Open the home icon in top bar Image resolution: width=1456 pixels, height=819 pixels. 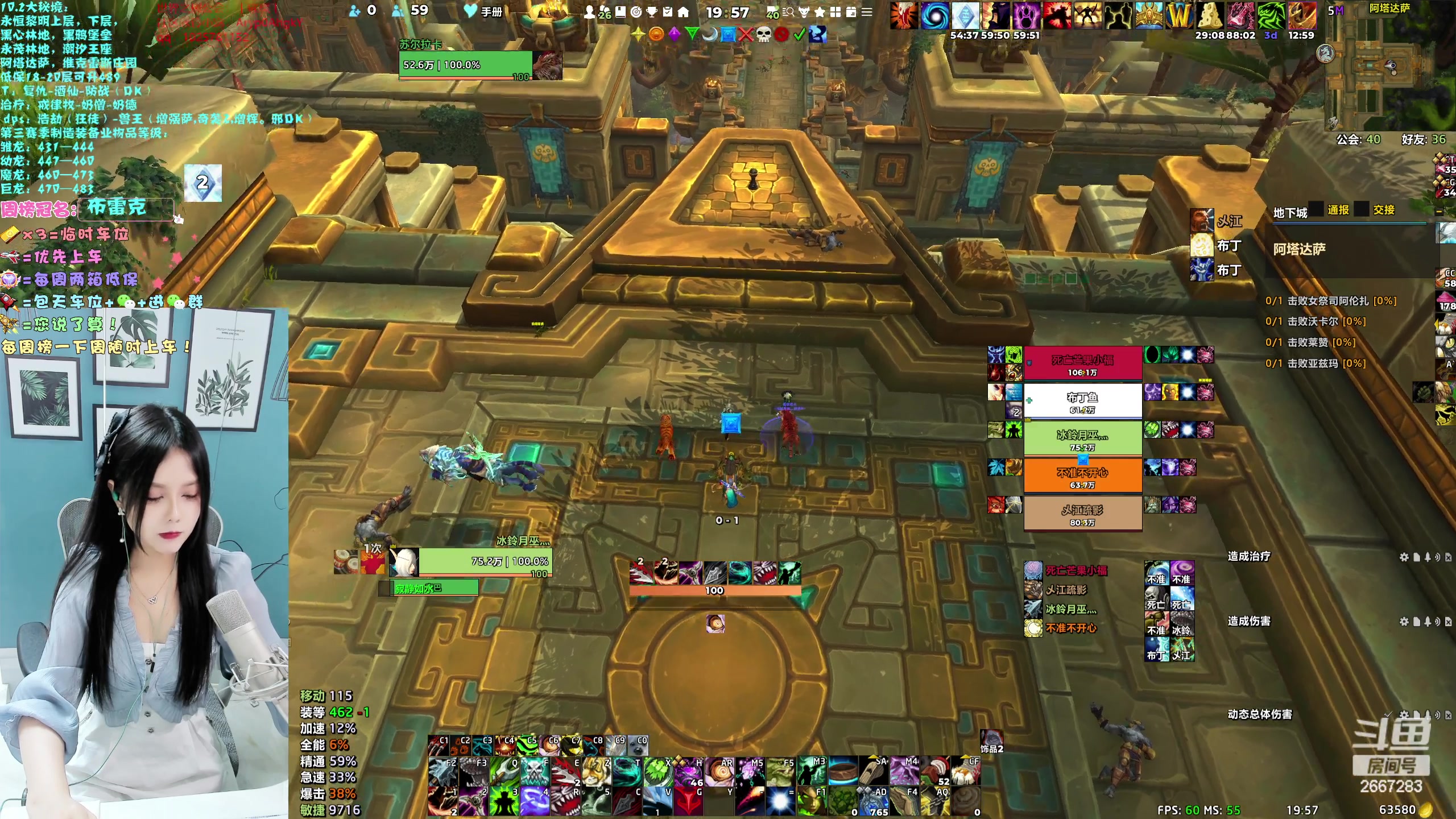coord(683,12)
